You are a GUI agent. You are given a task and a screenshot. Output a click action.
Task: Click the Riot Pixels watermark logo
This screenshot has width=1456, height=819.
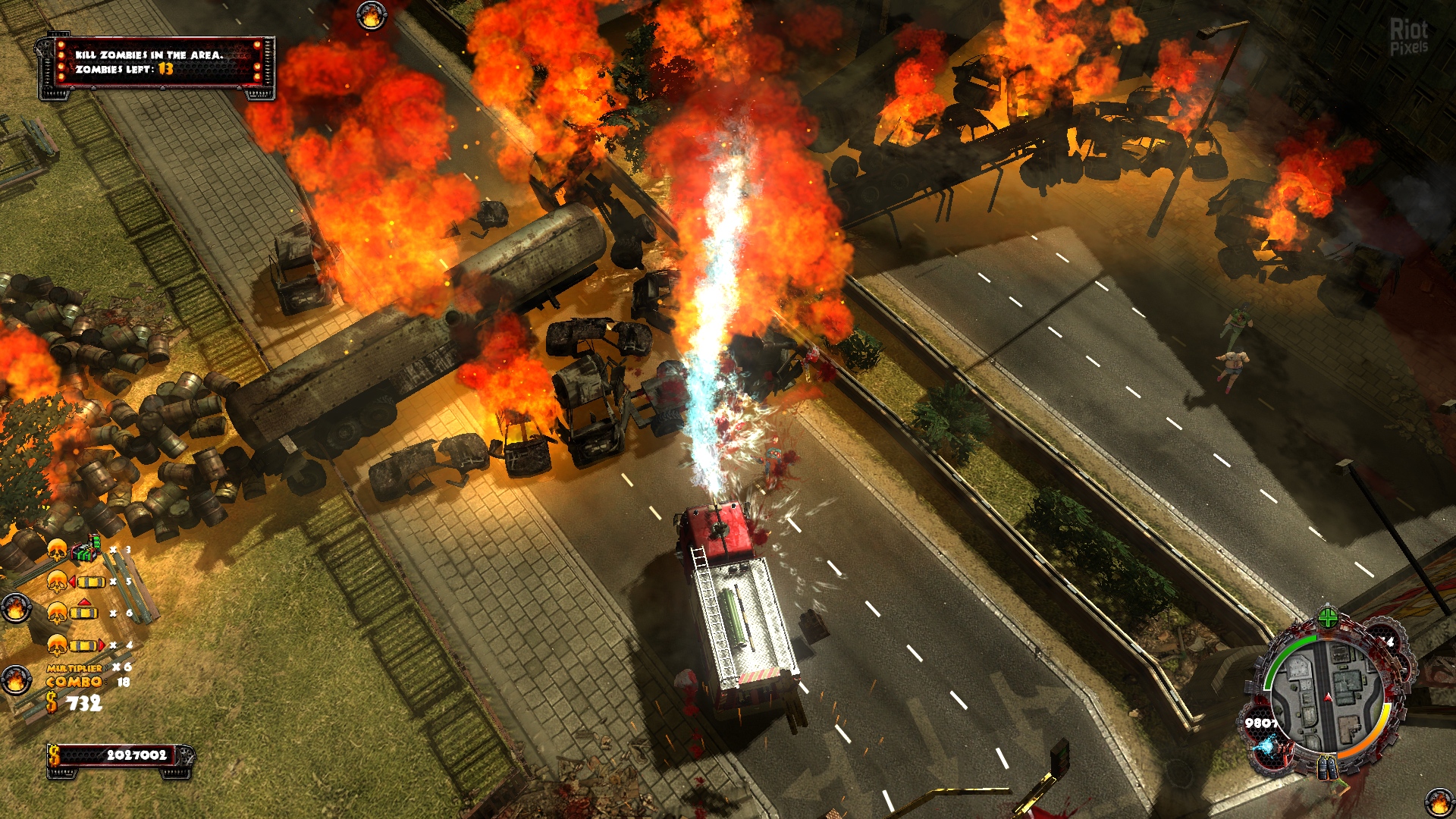[1408, 36]
